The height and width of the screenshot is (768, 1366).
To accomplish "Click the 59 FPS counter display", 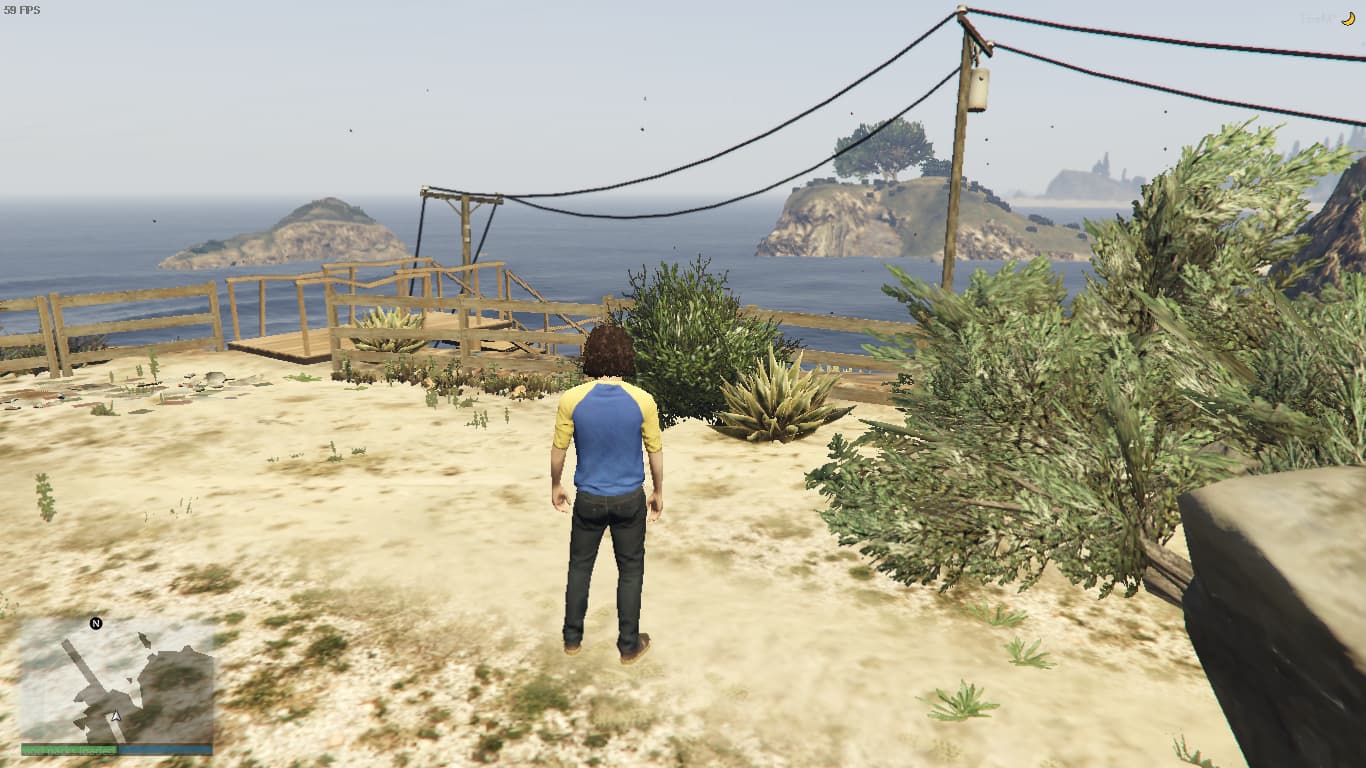I will coord(22,10).
